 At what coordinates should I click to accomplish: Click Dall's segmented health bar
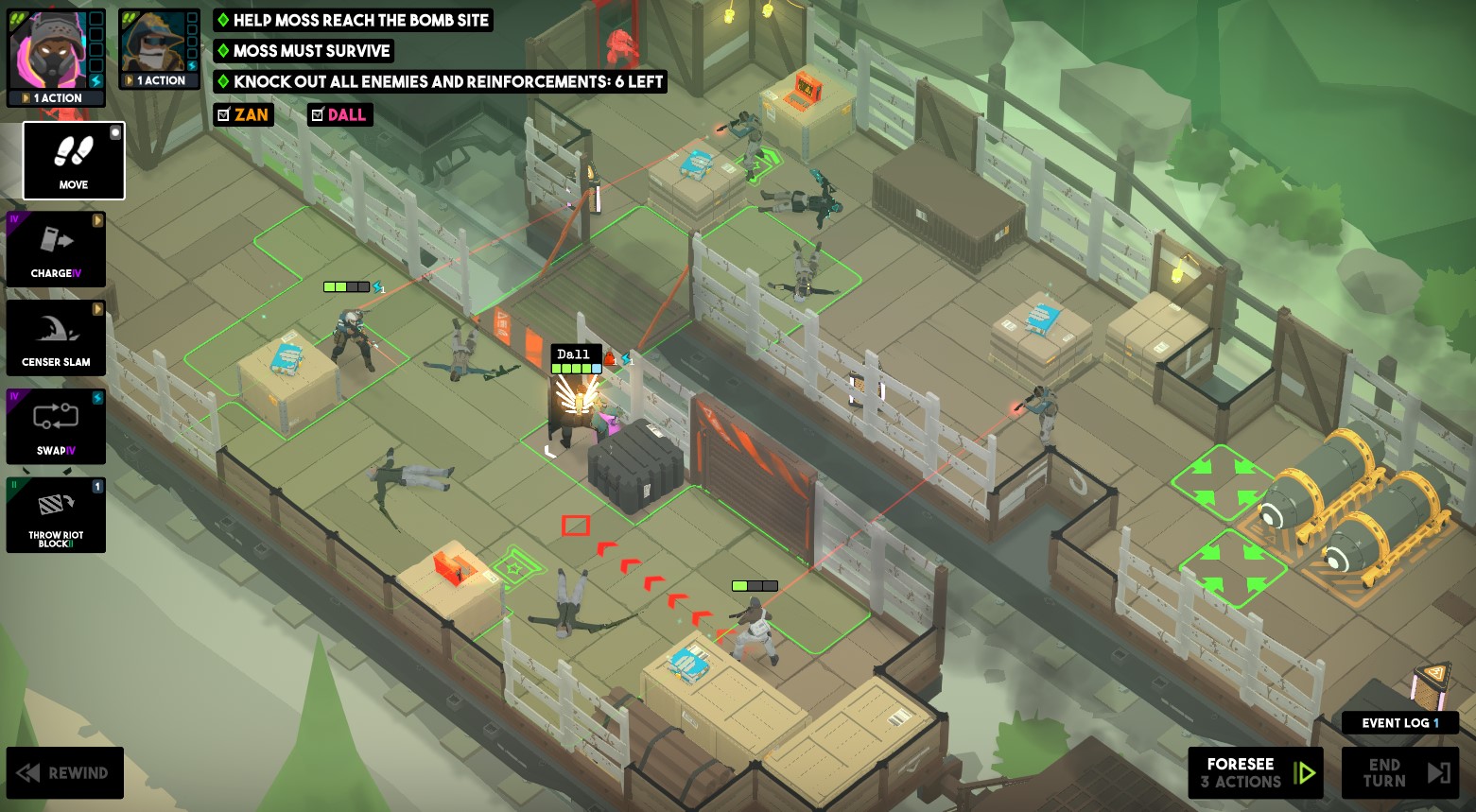[x=576, y=369]
